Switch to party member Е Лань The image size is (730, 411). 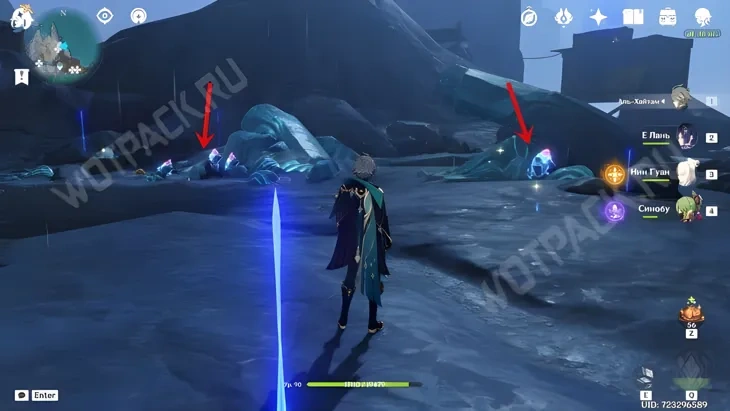[686, 137]
